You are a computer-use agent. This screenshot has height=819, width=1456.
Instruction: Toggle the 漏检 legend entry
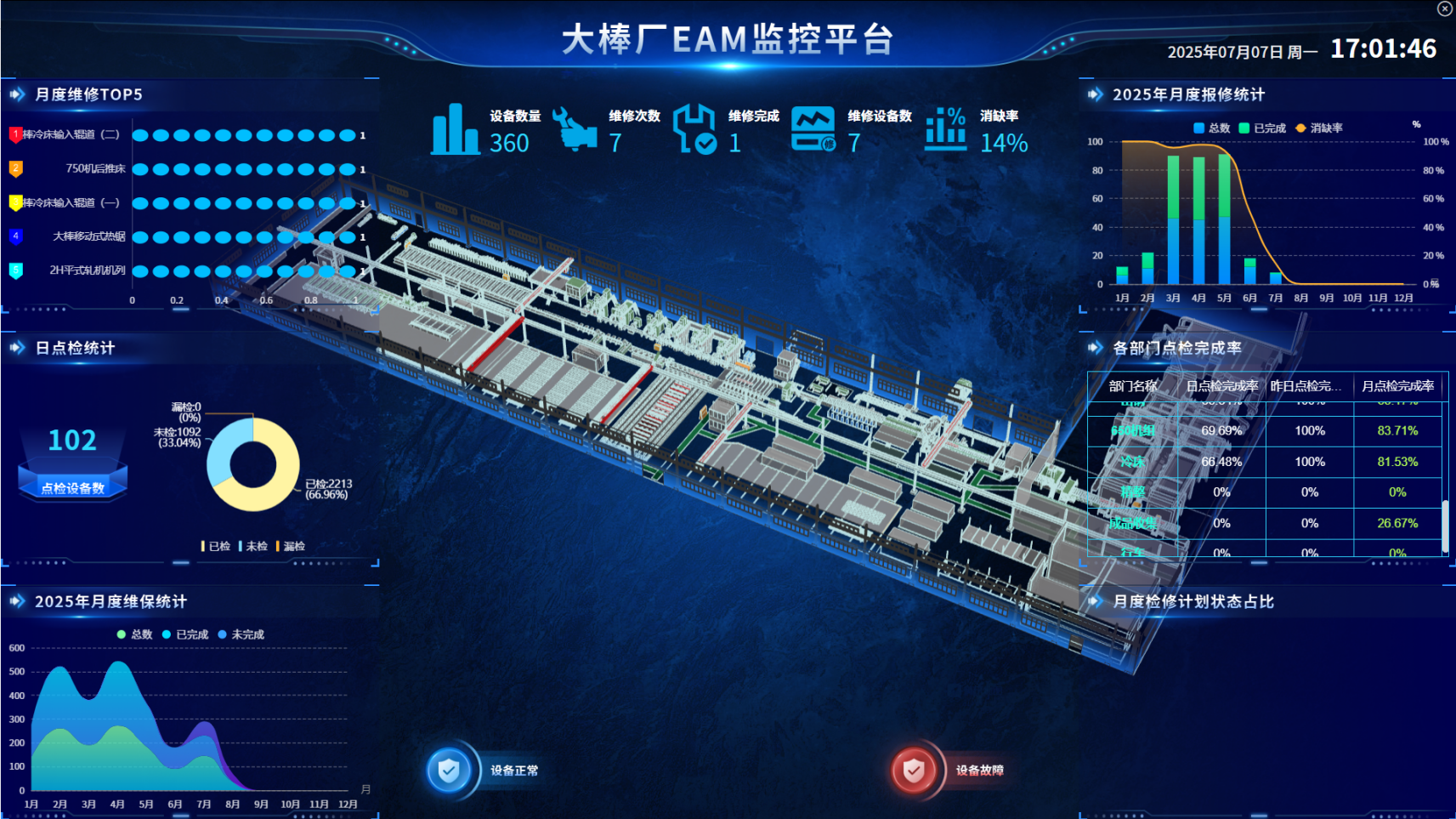pos(291,546)
